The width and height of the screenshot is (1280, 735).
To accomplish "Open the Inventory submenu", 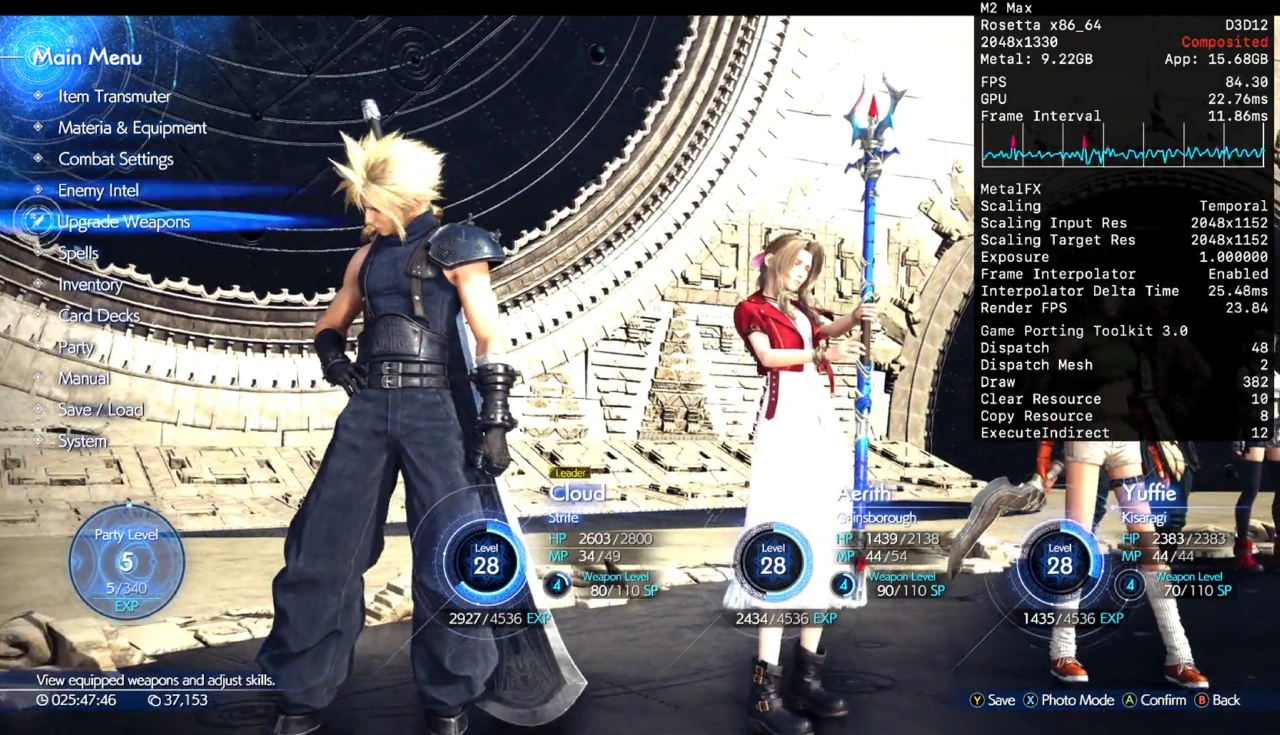I will pos(90,284).
